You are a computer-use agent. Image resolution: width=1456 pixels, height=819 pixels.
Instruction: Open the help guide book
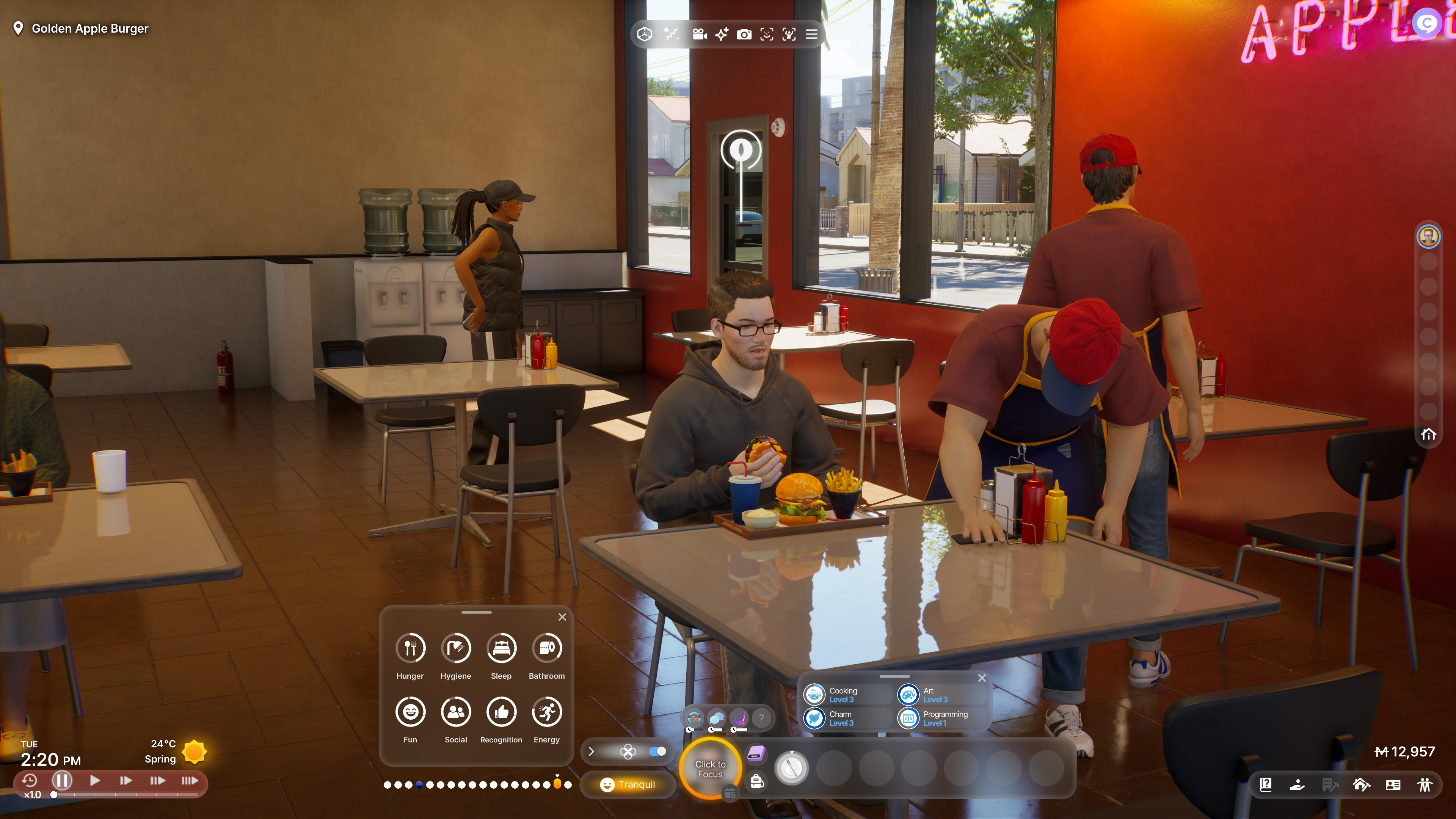coord(1266,784)
